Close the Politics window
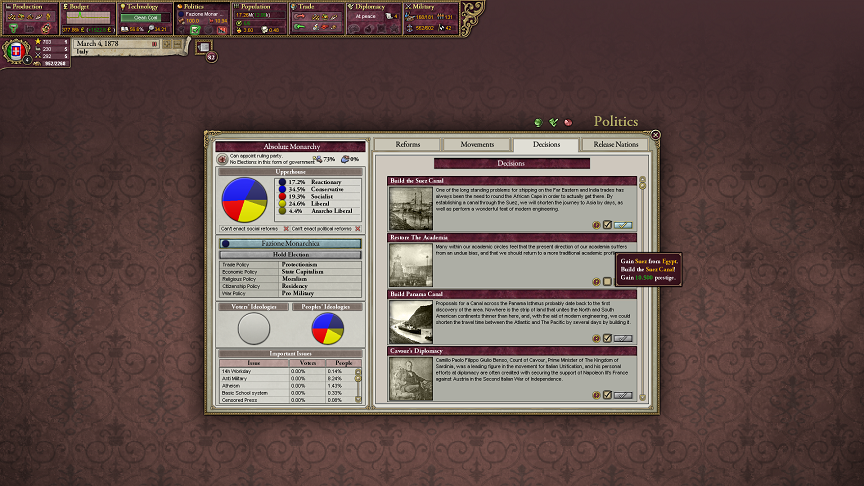 [655, 135]
